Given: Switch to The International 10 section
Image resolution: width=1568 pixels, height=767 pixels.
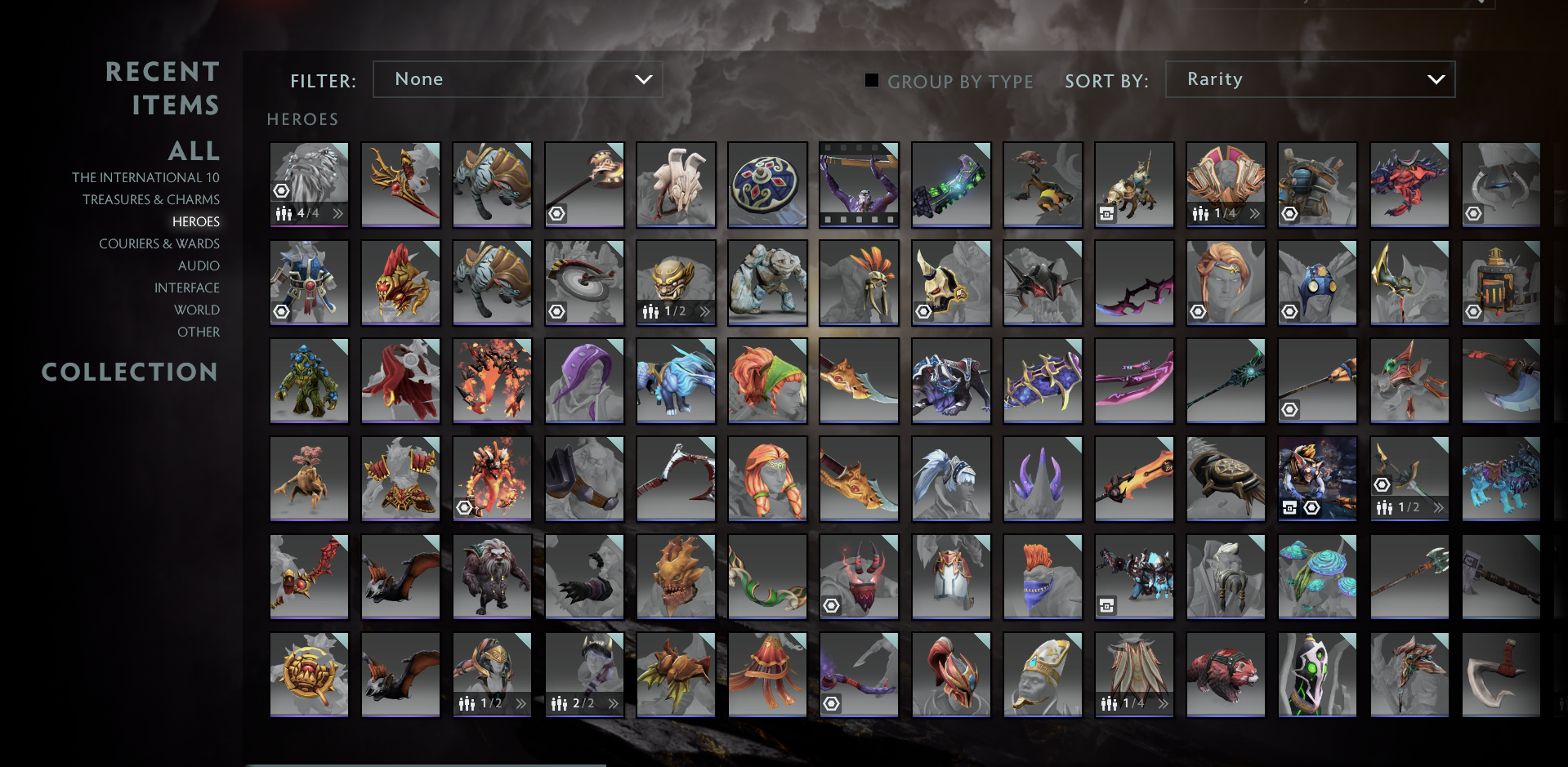Looking at the screenshot, I should pos(147,177).
